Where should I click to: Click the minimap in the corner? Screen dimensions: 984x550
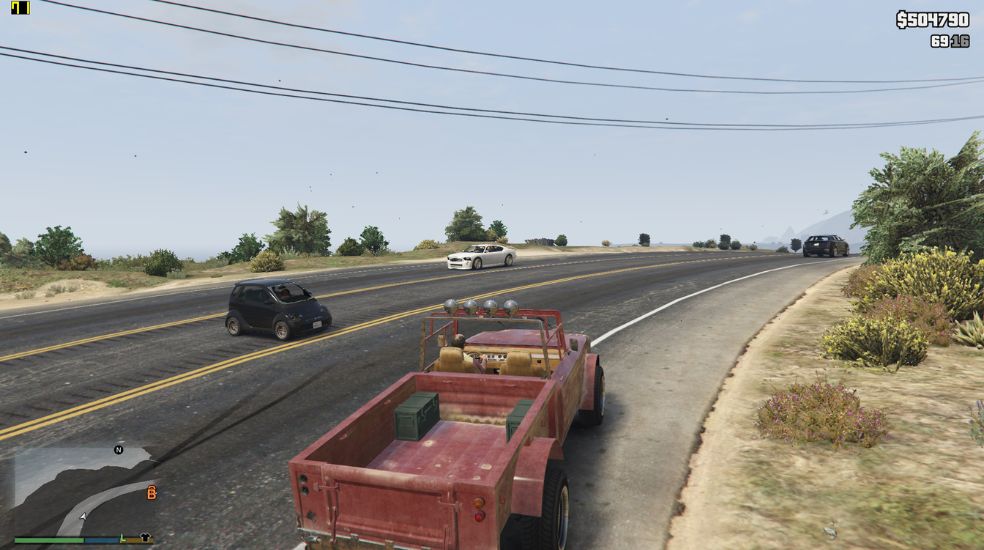click(82, 490)
